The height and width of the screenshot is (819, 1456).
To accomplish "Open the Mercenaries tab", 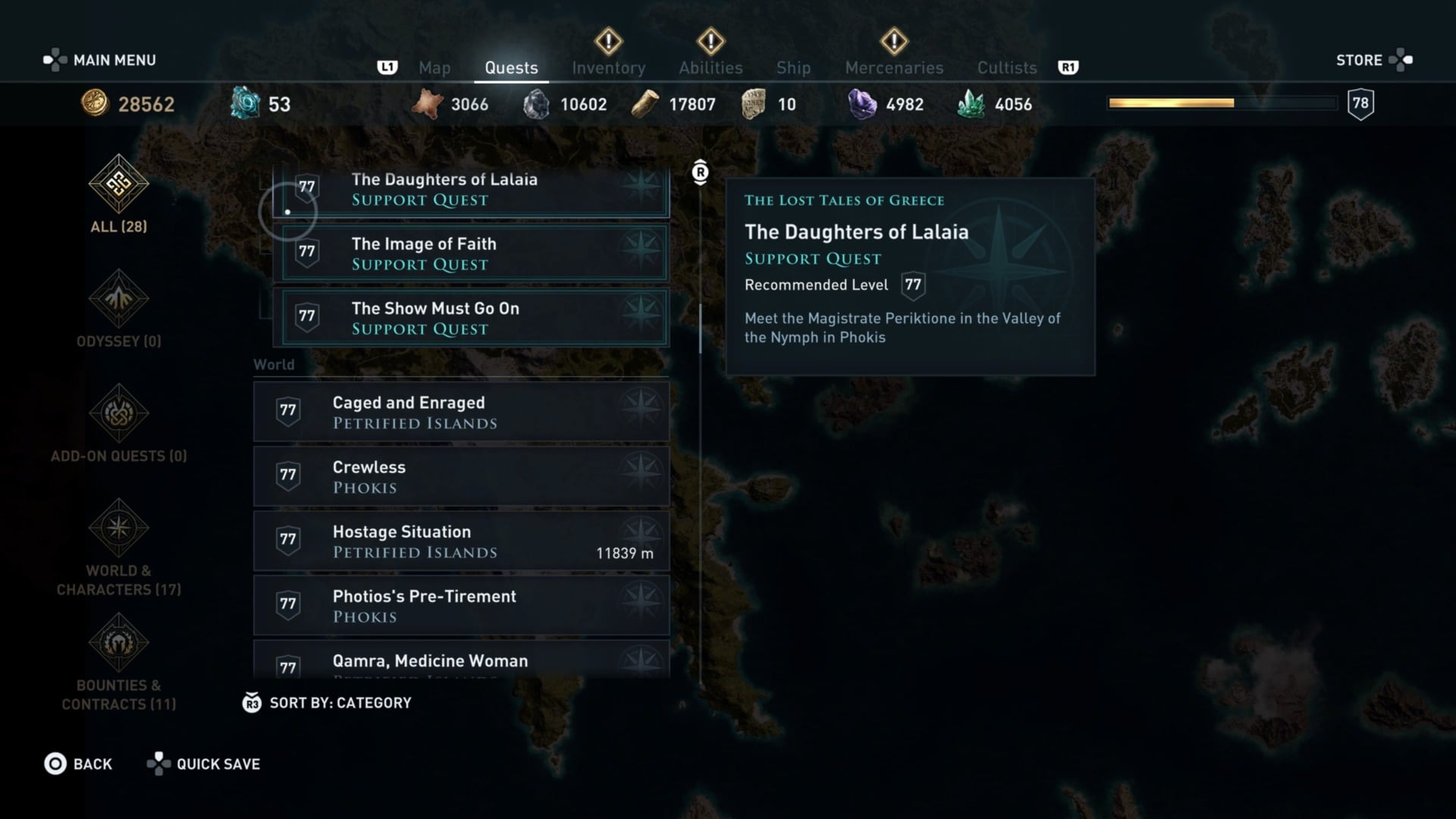I will click(894, 67).
